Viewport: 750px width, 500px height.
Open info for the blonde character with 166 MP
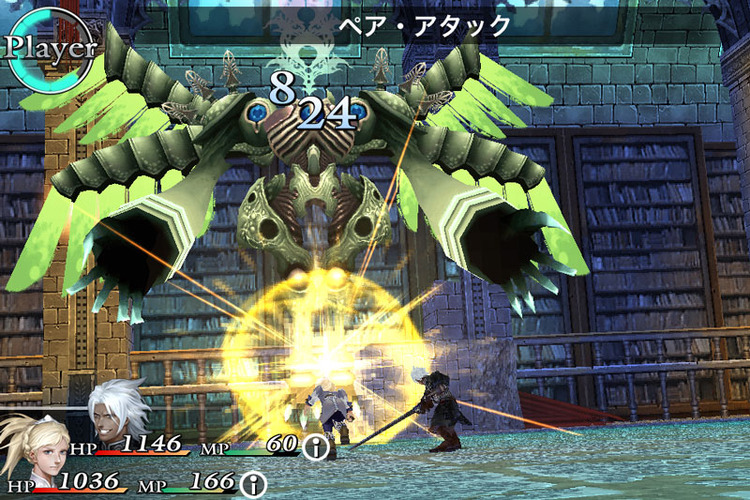(254, 486)
